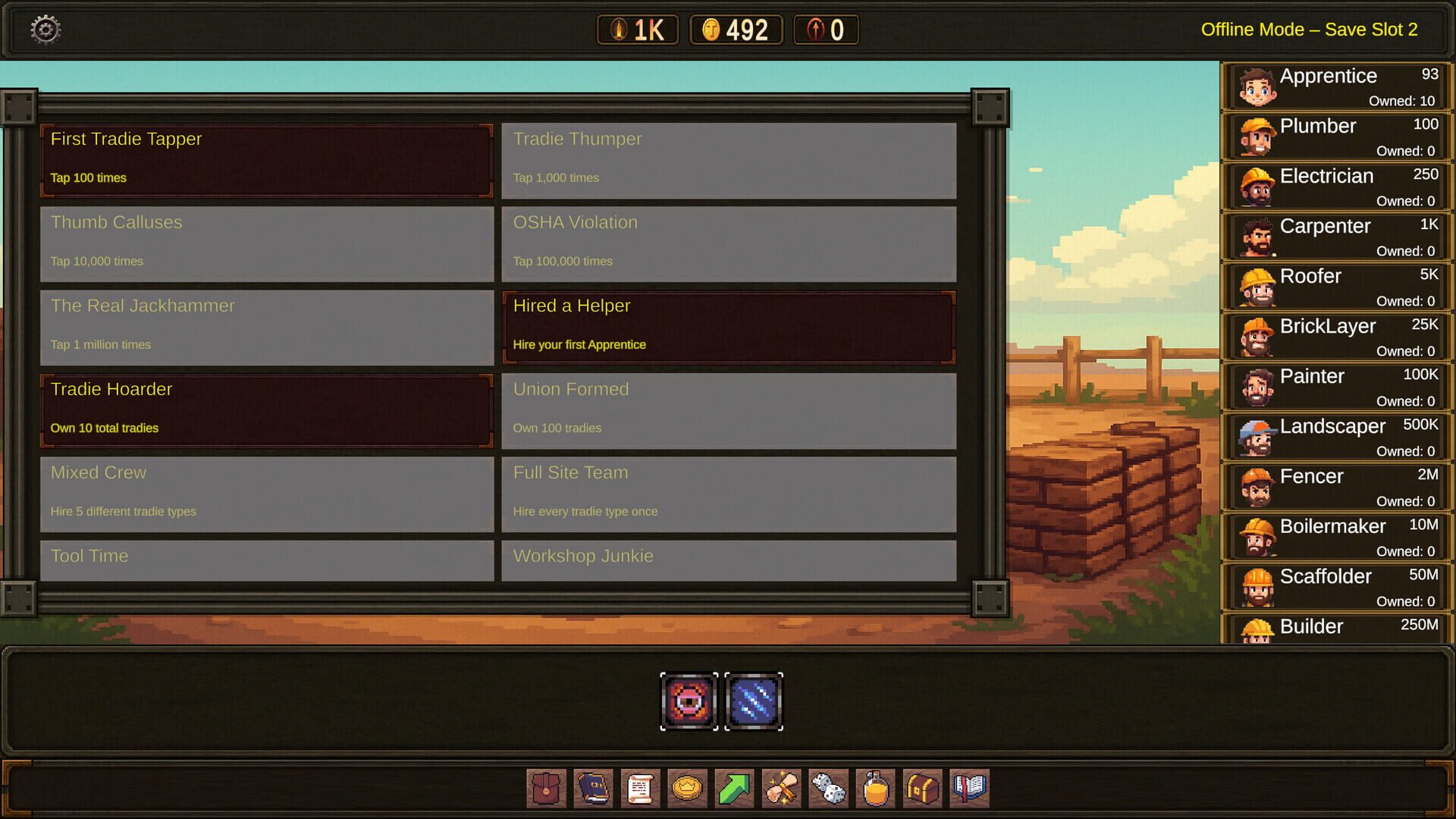Click the Electrician costing 250 in the sidebar
This screenshot has width=1456, height=819.
pos(1336,186)
